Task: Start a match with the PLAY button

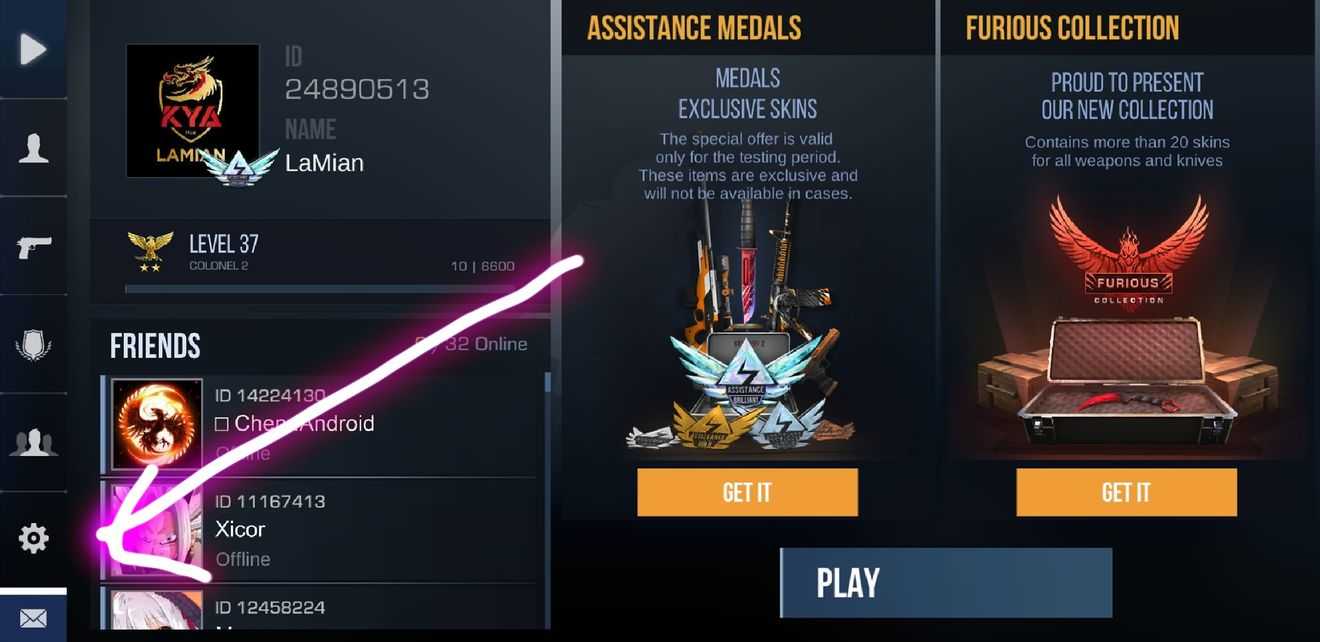Action: coord(946,583)
